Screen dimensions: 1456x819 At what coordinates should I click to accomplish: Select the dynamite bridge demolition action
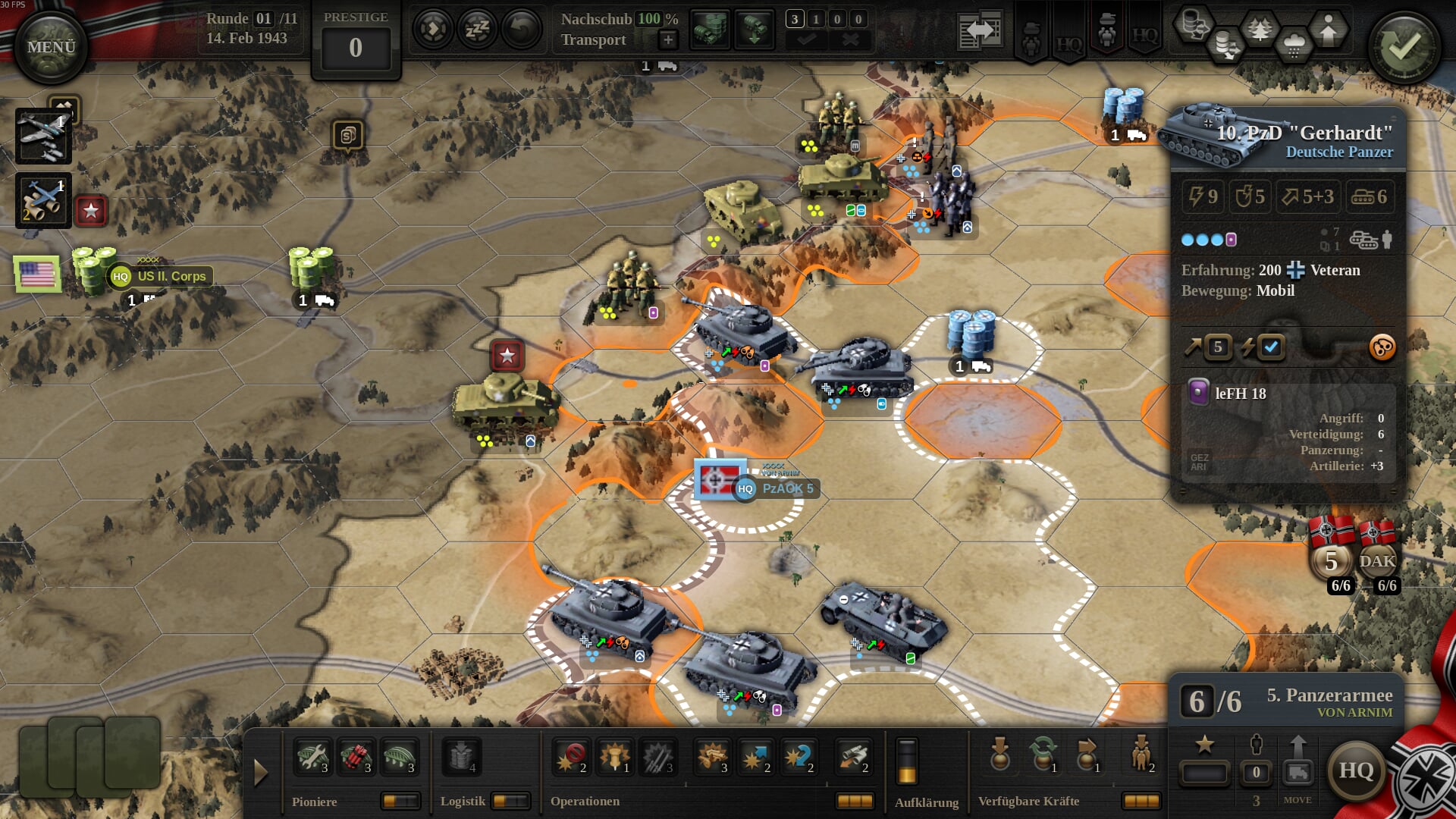pyautogui.click(x=355, y=757)
